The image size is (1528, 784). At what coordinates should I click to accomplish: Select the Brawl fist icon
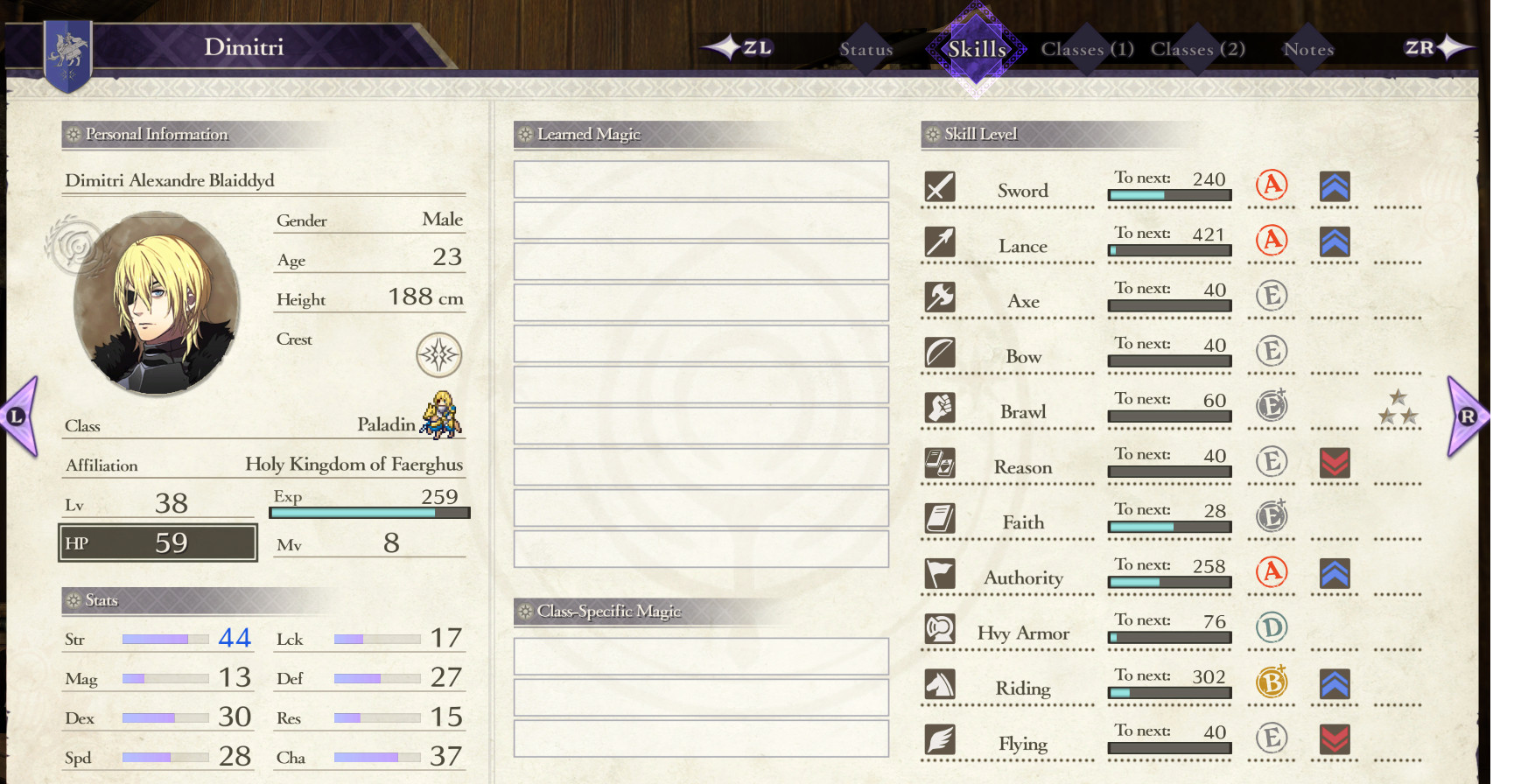pos(940,408)
